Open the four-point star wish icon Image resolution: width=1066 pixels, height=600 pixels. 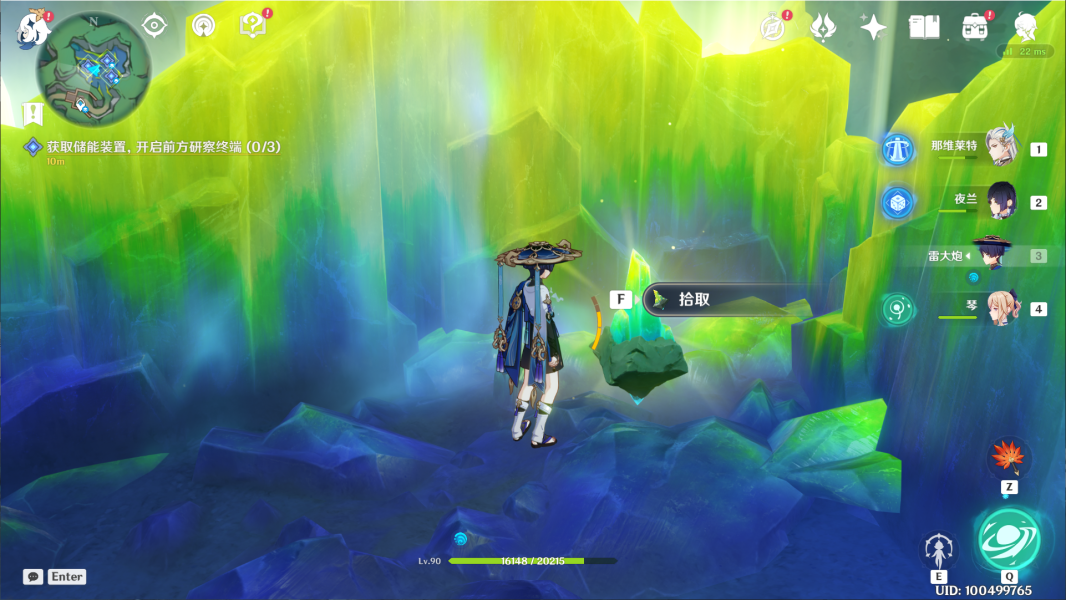pos(873,27)
